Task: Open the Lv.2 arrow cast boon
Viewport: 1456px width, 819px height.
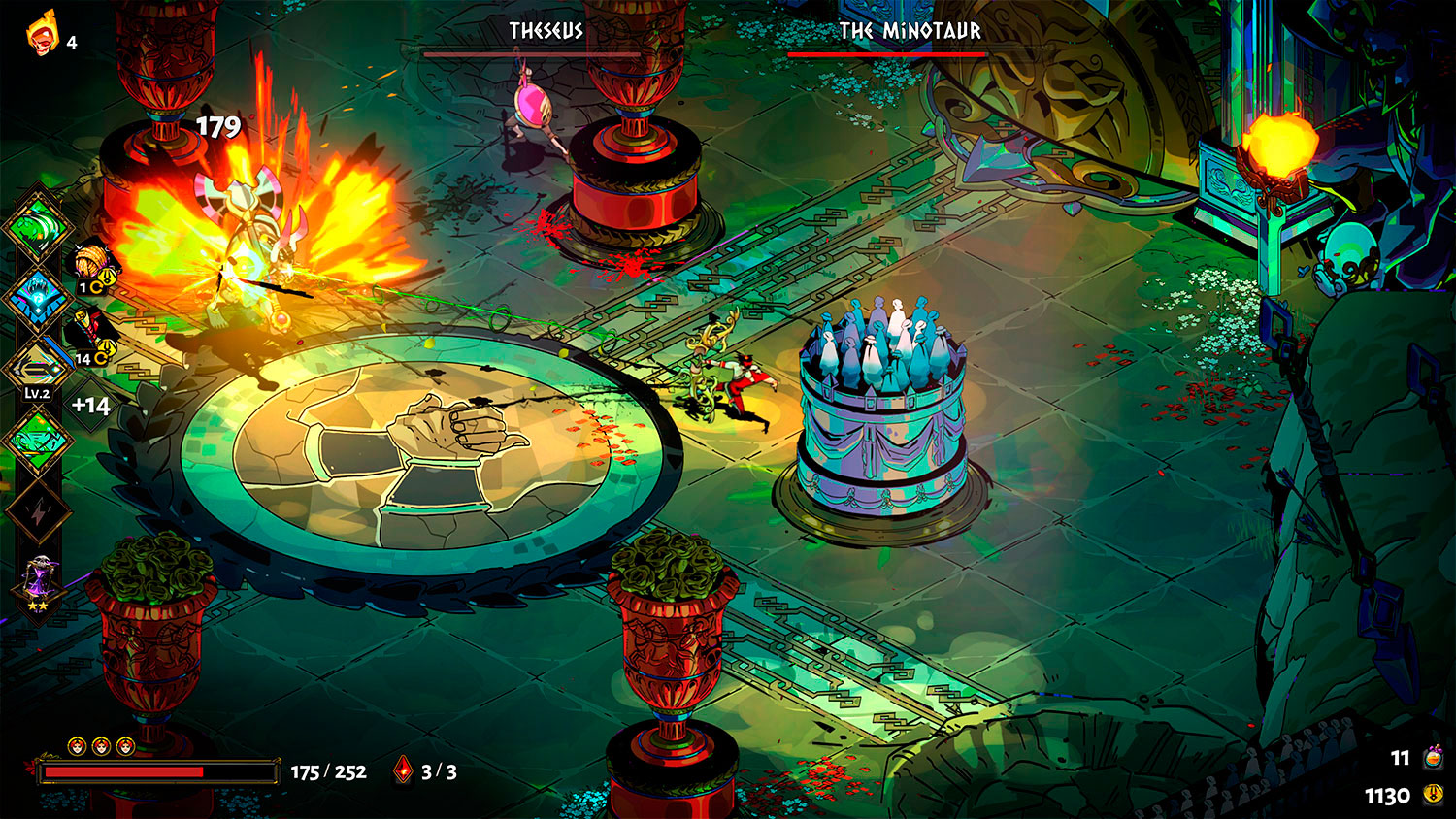Action: click(x=37, y=371)
